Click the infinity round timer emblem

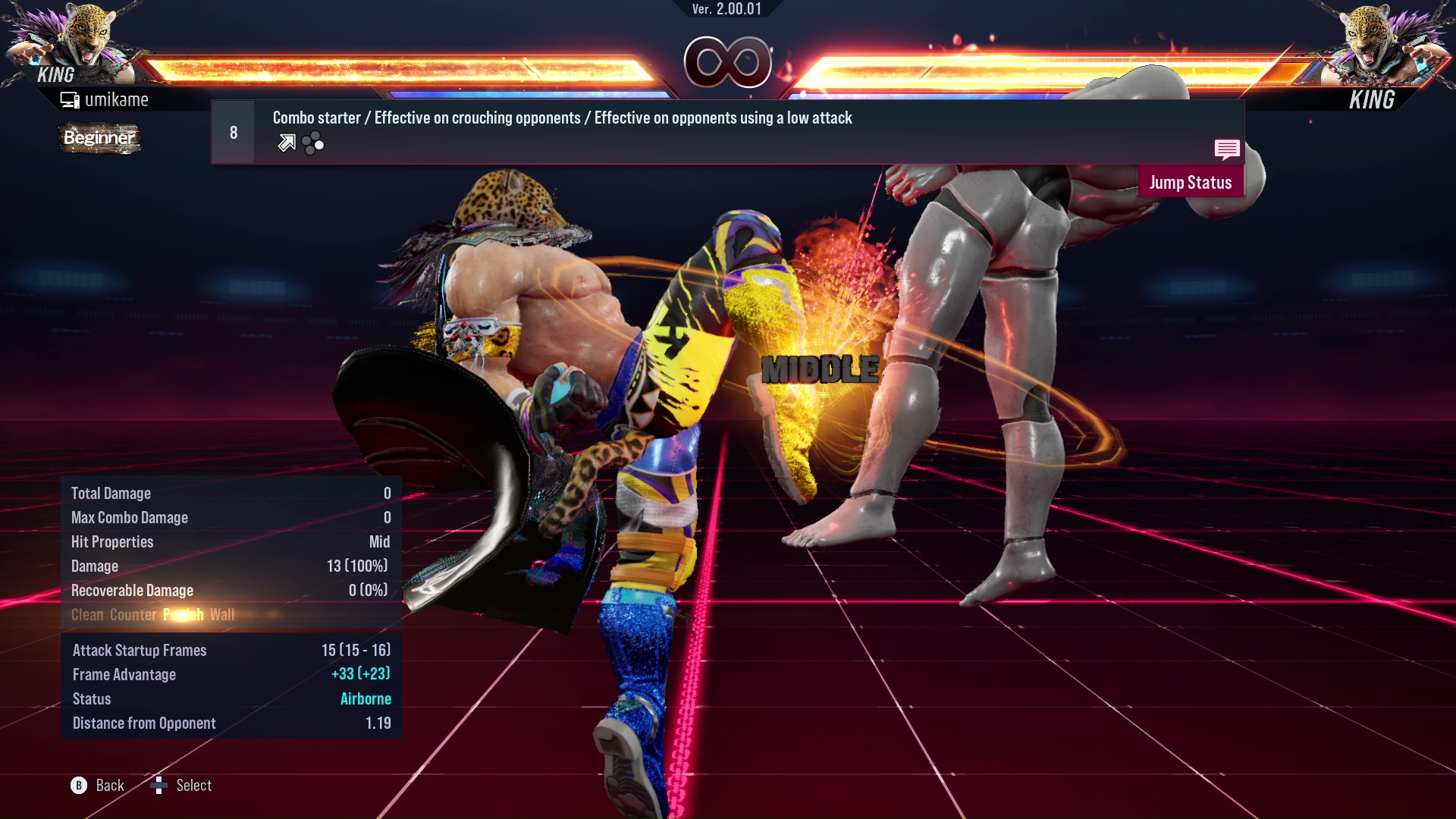pyautogui.click(x=730, y=64)
